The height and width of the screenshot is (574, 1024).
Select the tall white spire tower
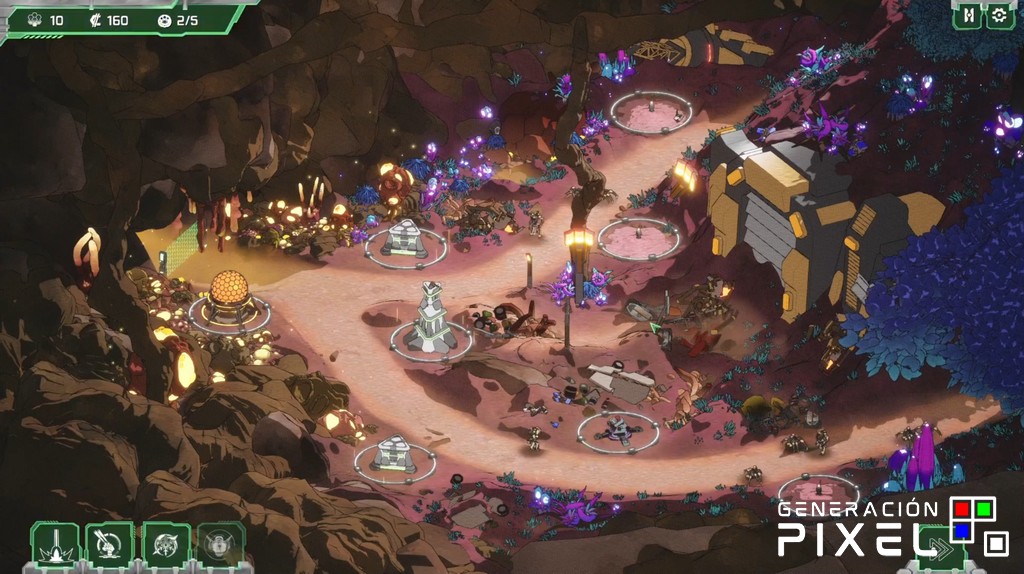click(431, 317)
